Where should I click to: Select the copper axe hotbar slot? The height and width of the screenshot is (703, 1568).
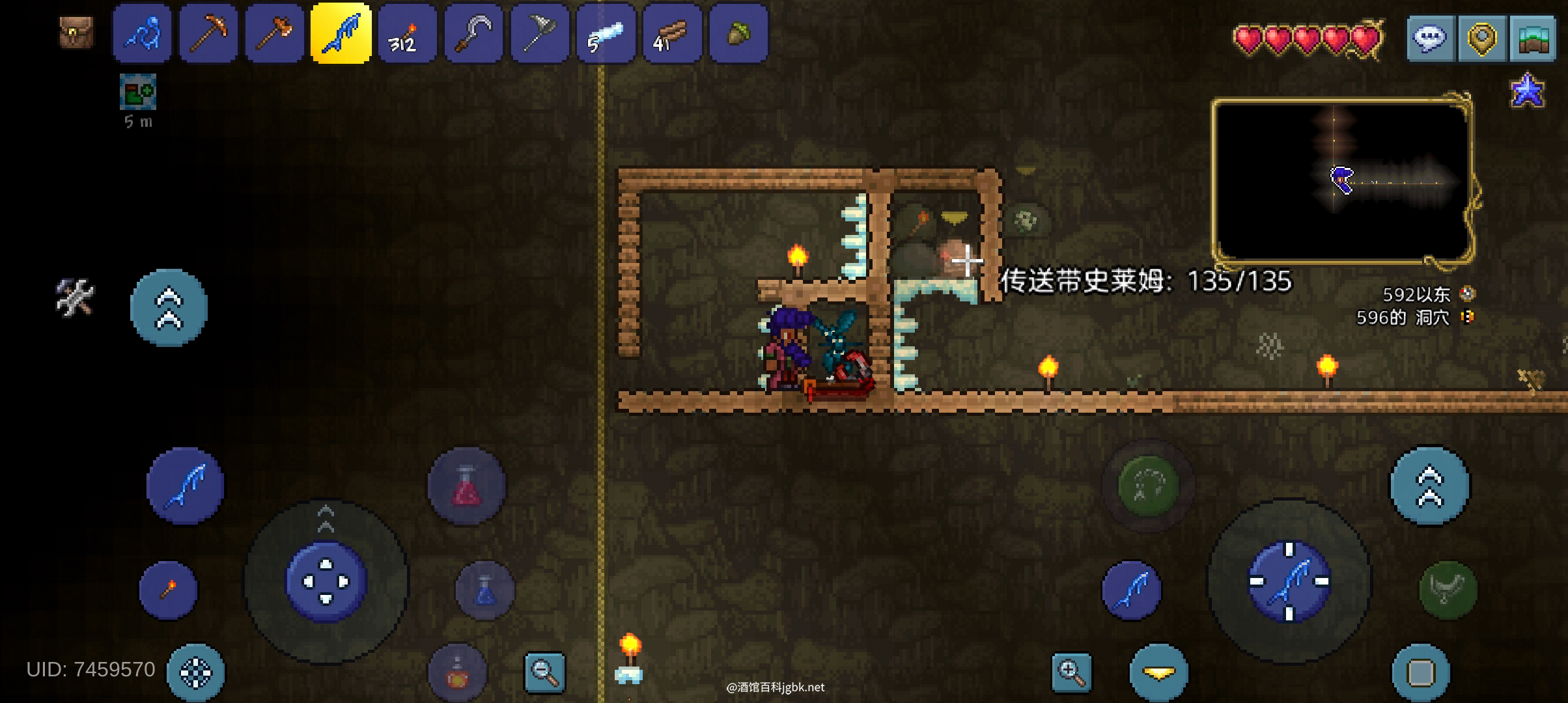(275, 34)
